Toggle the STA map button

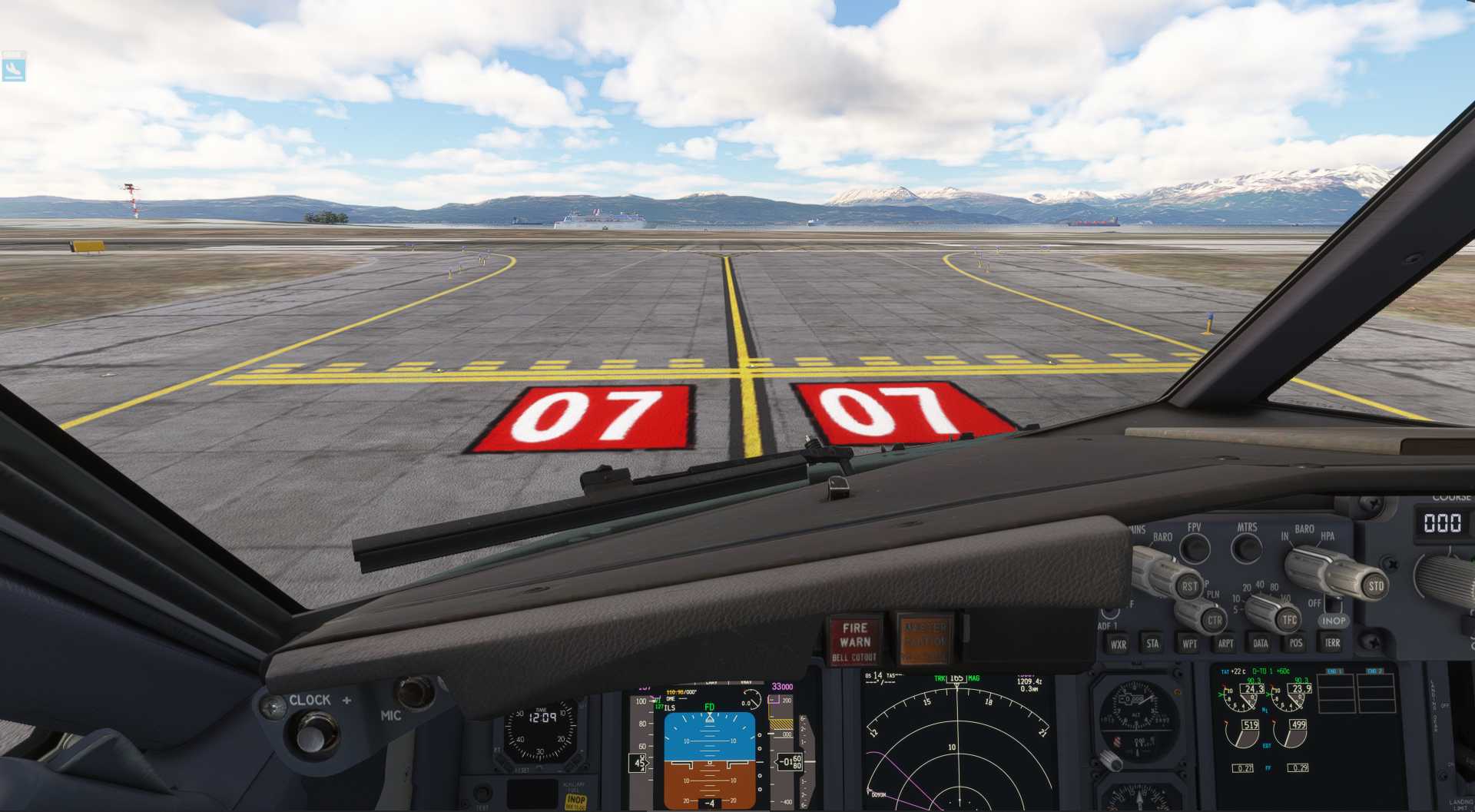pyautogui.click(x=1152, y=644)
